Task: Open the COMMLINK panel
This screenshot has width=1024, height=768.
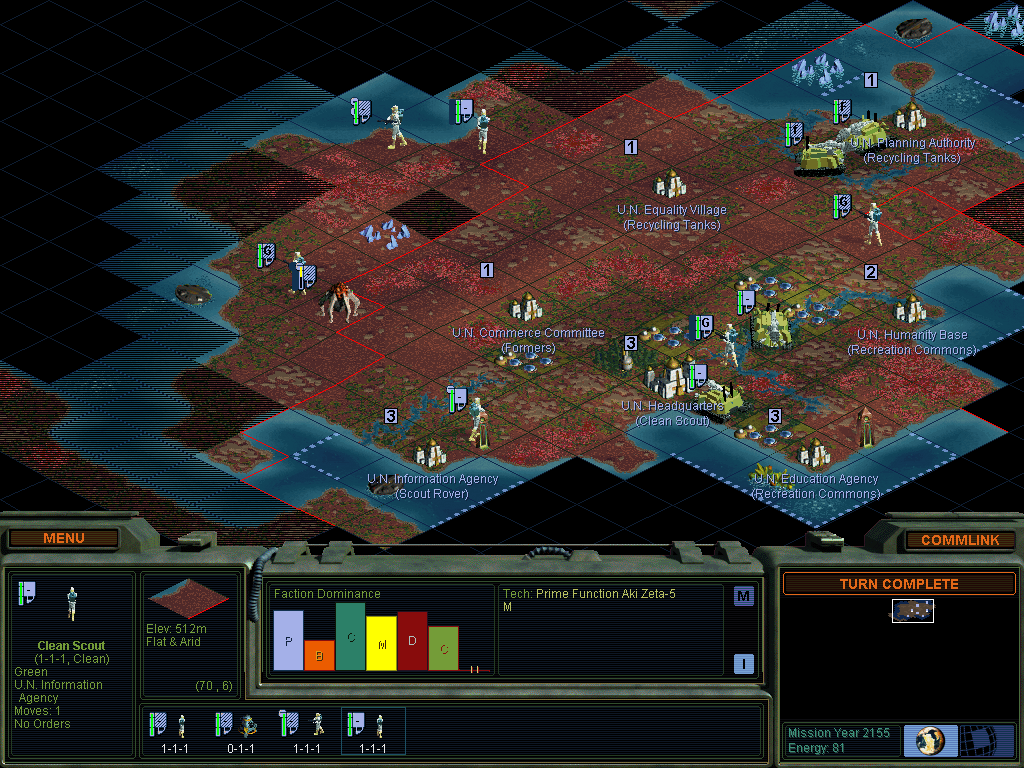Action: (959, 540)
